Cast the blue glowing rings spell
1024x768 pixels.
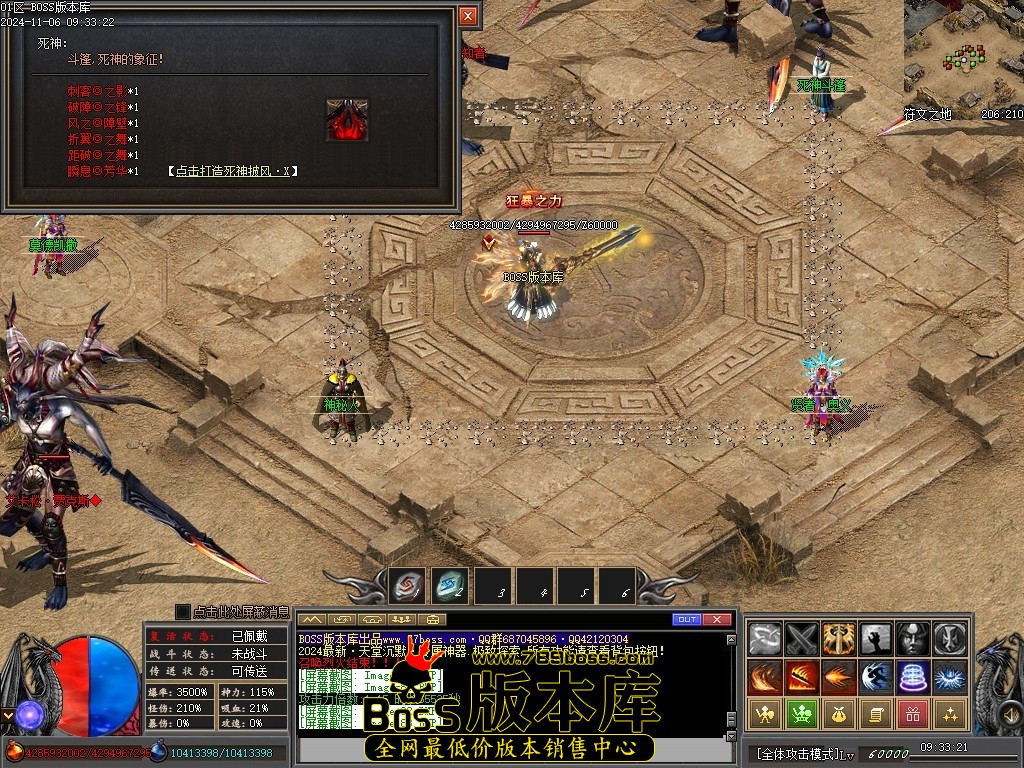pyautogui.click(x=913, y=676)
